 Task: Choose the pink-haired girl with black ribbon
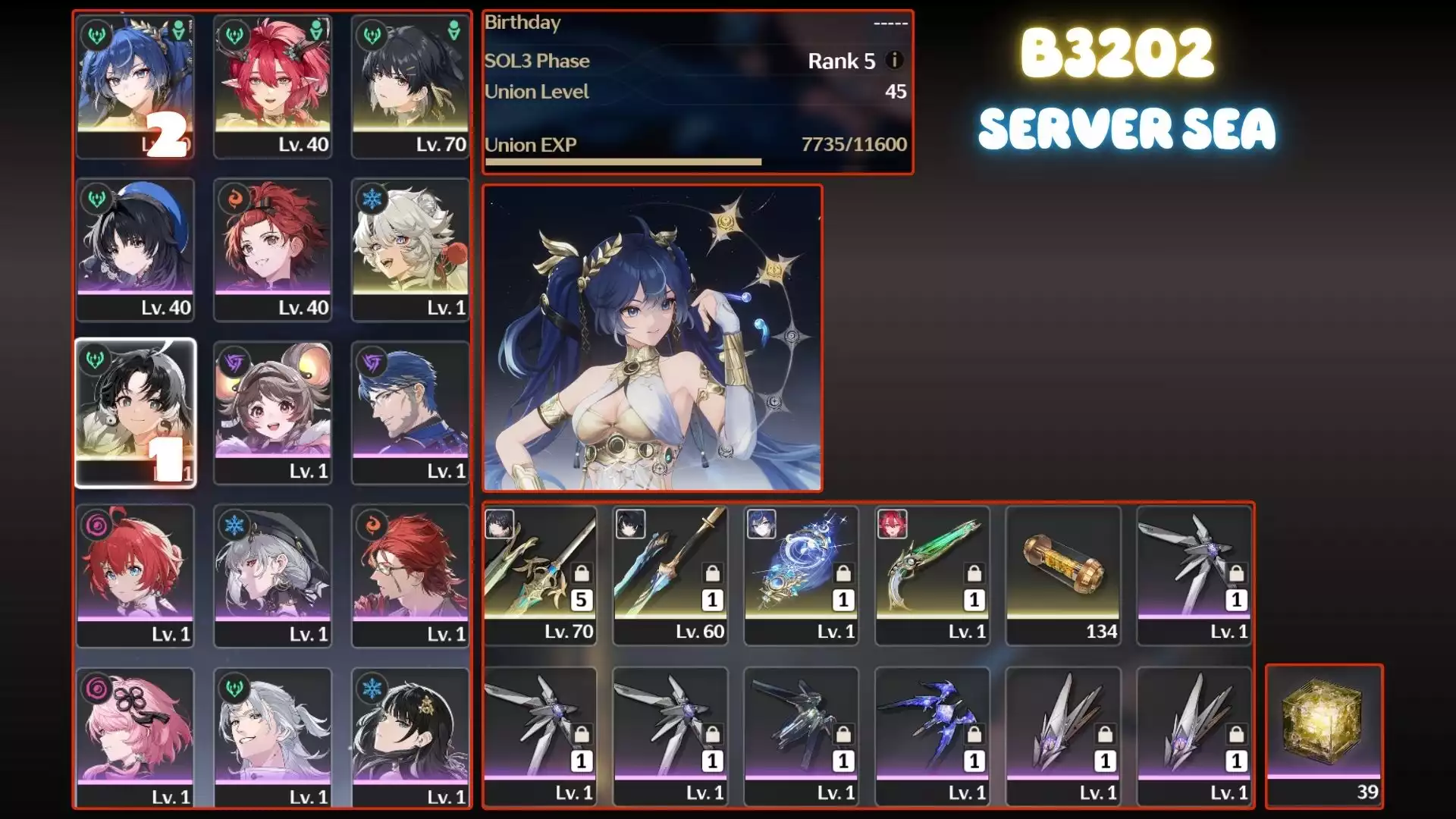pyautogui.click(x=136, y=738)
